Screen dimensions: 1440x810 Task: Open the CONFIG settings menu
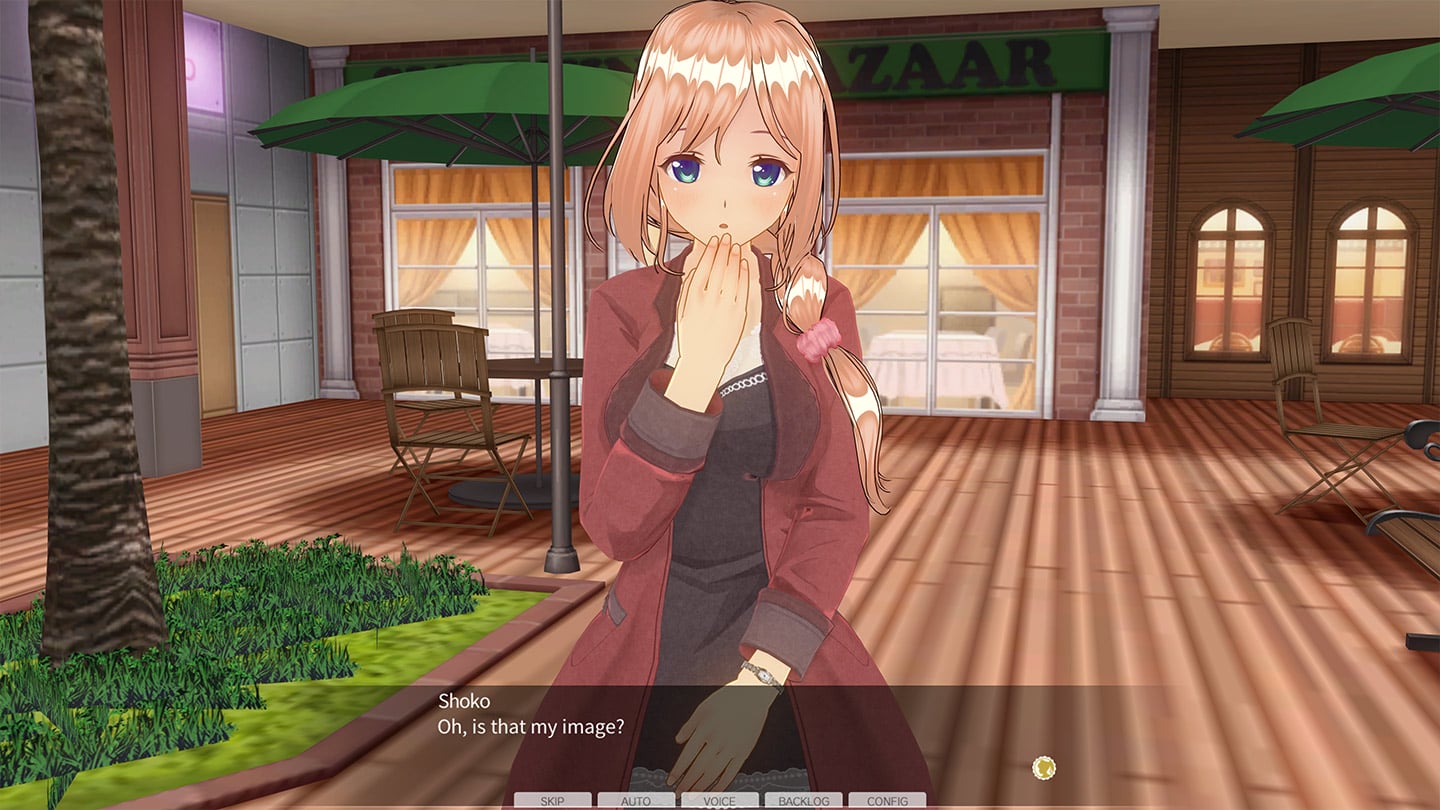pyautogui.click(x=887, y=801)
